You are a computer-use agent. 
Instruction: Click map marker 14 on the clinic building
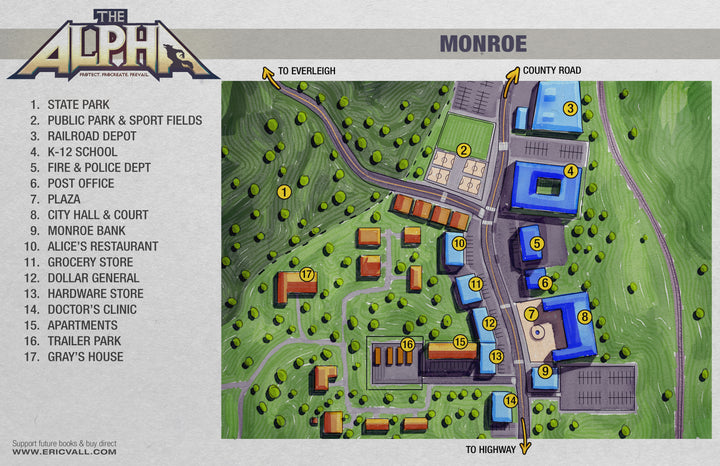tap(511, 400)
